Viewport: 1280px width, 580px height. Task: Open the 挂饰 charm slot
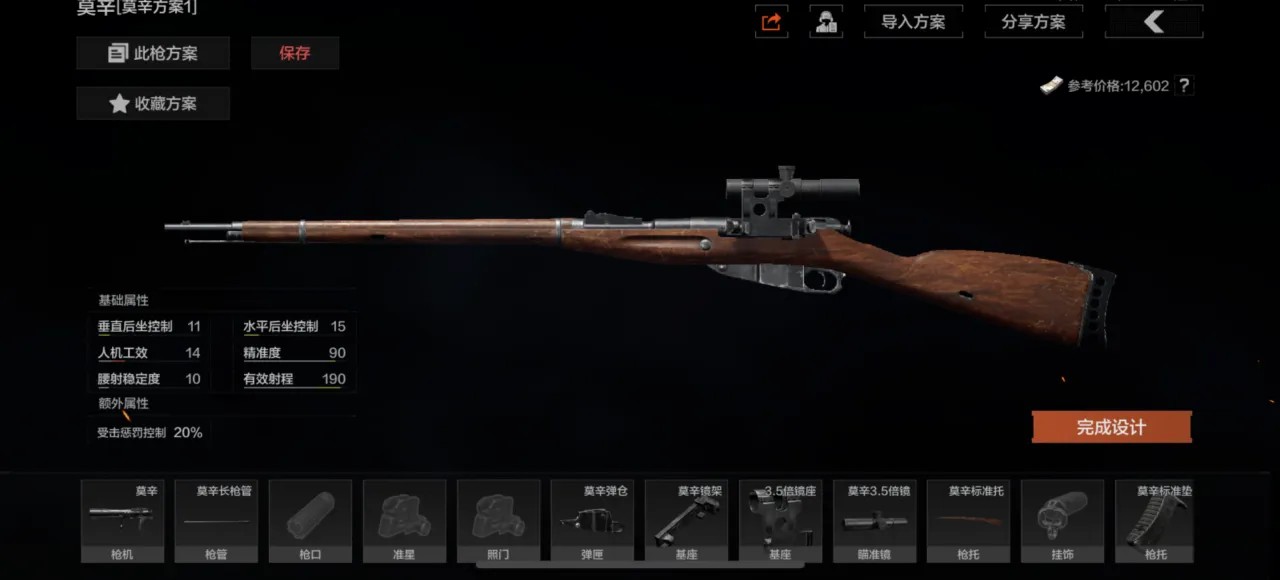click(1062, 521)
